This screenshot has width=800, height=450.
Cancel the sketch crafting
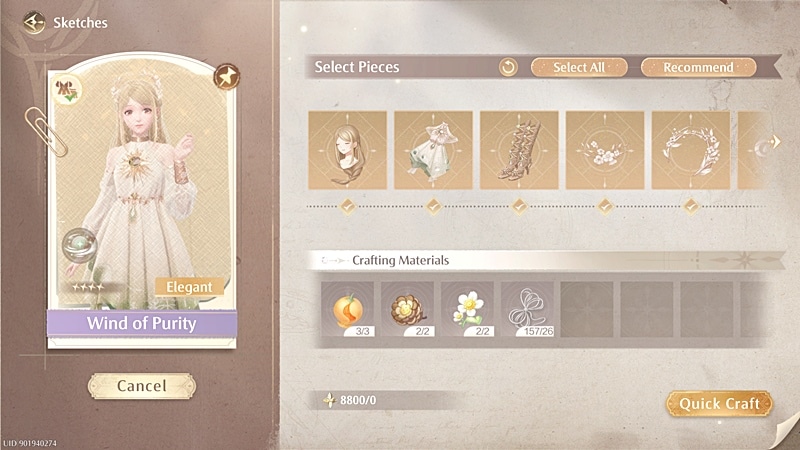141,385
